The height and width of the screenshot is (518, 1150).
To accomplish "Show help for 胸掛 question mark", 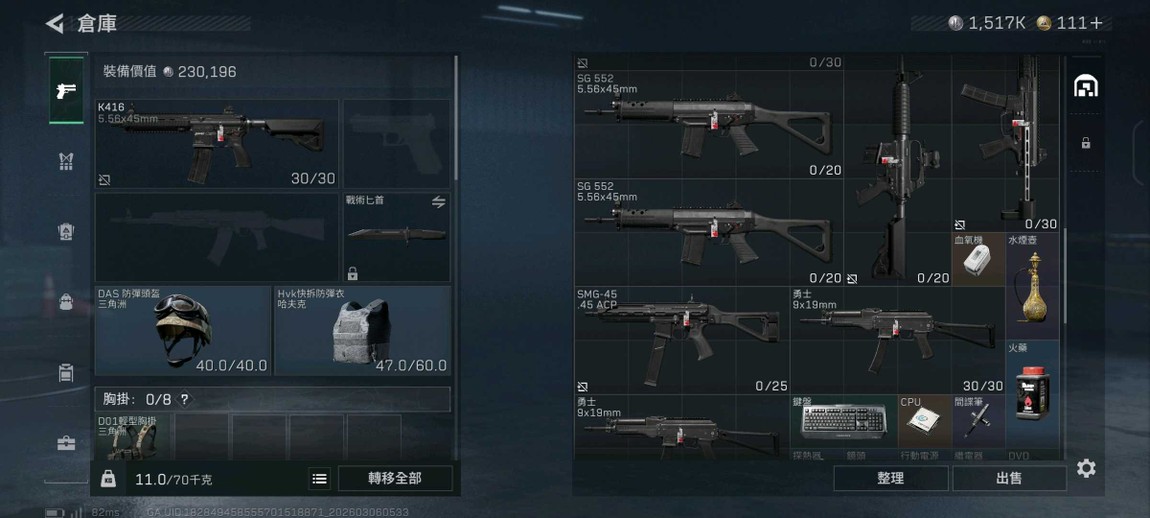I will (184, 400).
